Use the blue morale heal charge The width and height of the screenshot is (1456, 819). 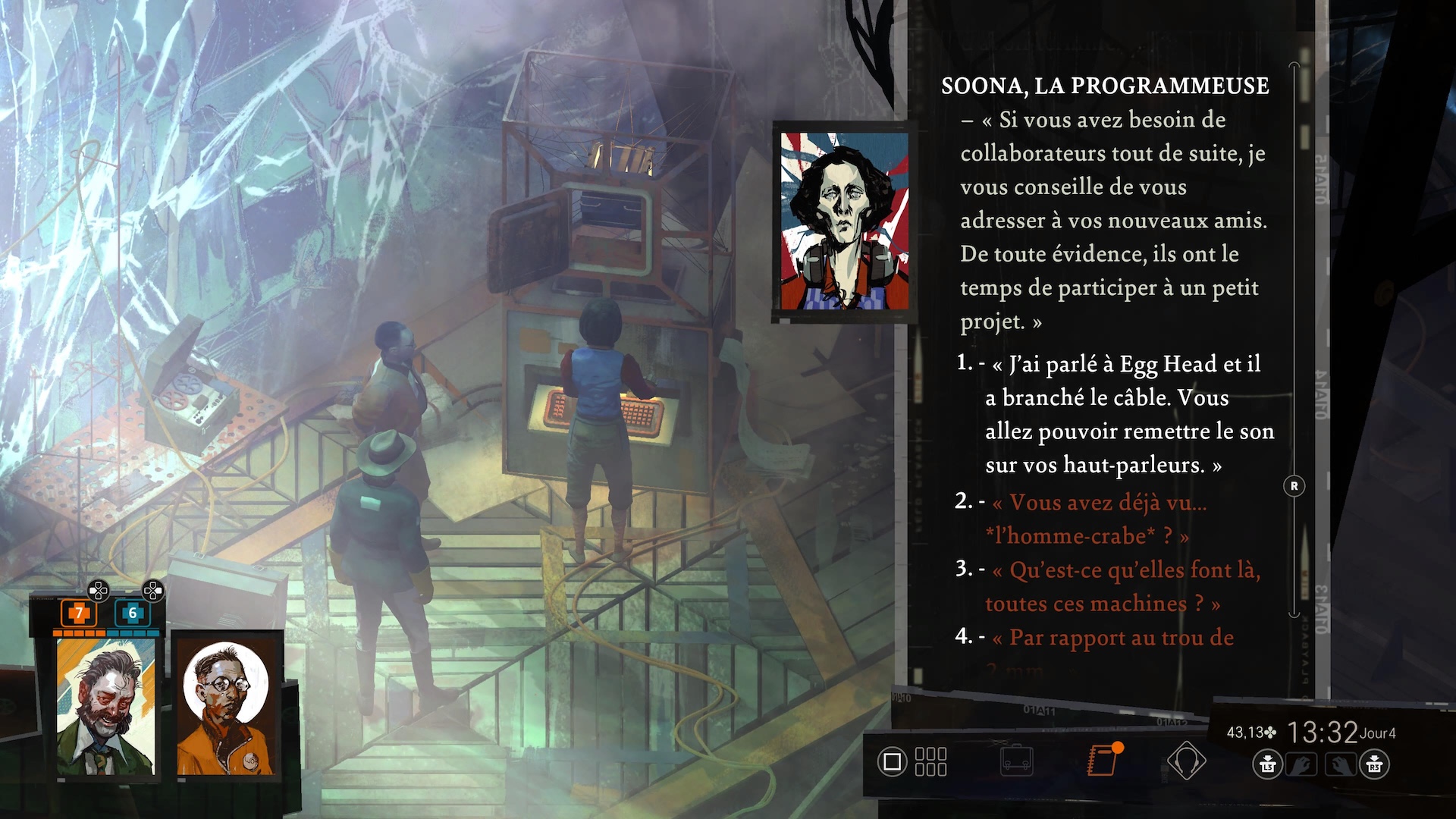coord(132,613)
